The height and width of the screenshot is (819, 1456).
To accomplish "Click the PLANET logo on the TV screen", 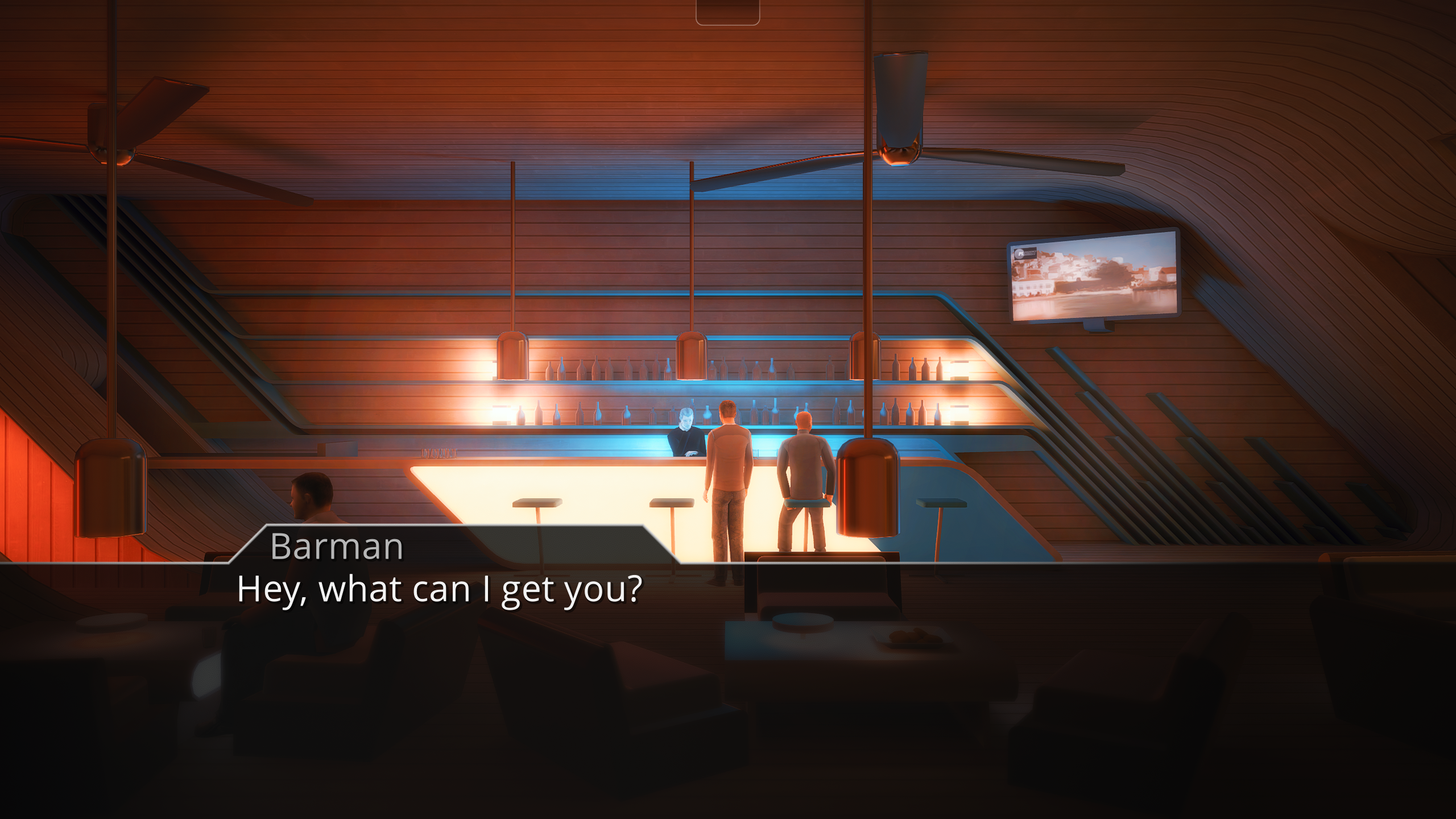I will pyautogui.click(x=1025, y=254).
